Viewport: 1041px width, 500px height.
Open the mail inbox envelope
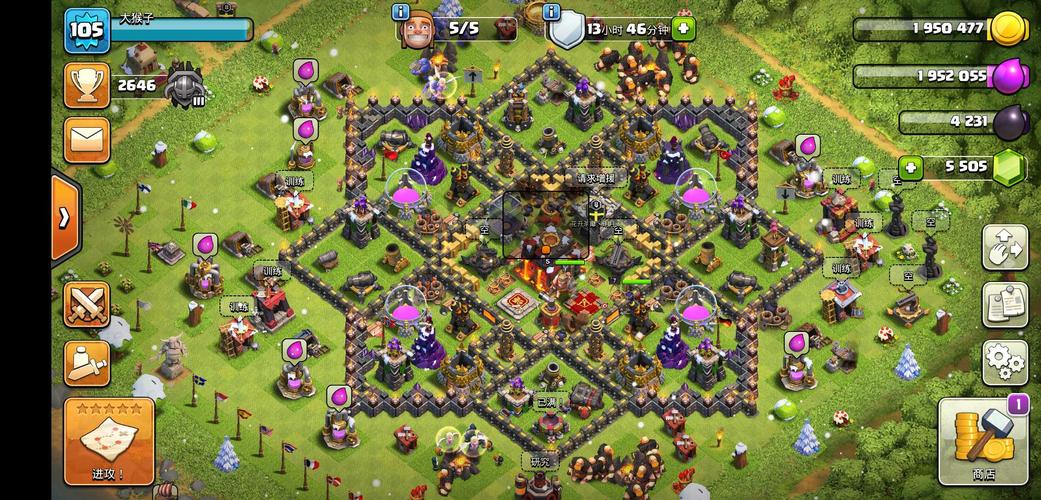[87, 139]
